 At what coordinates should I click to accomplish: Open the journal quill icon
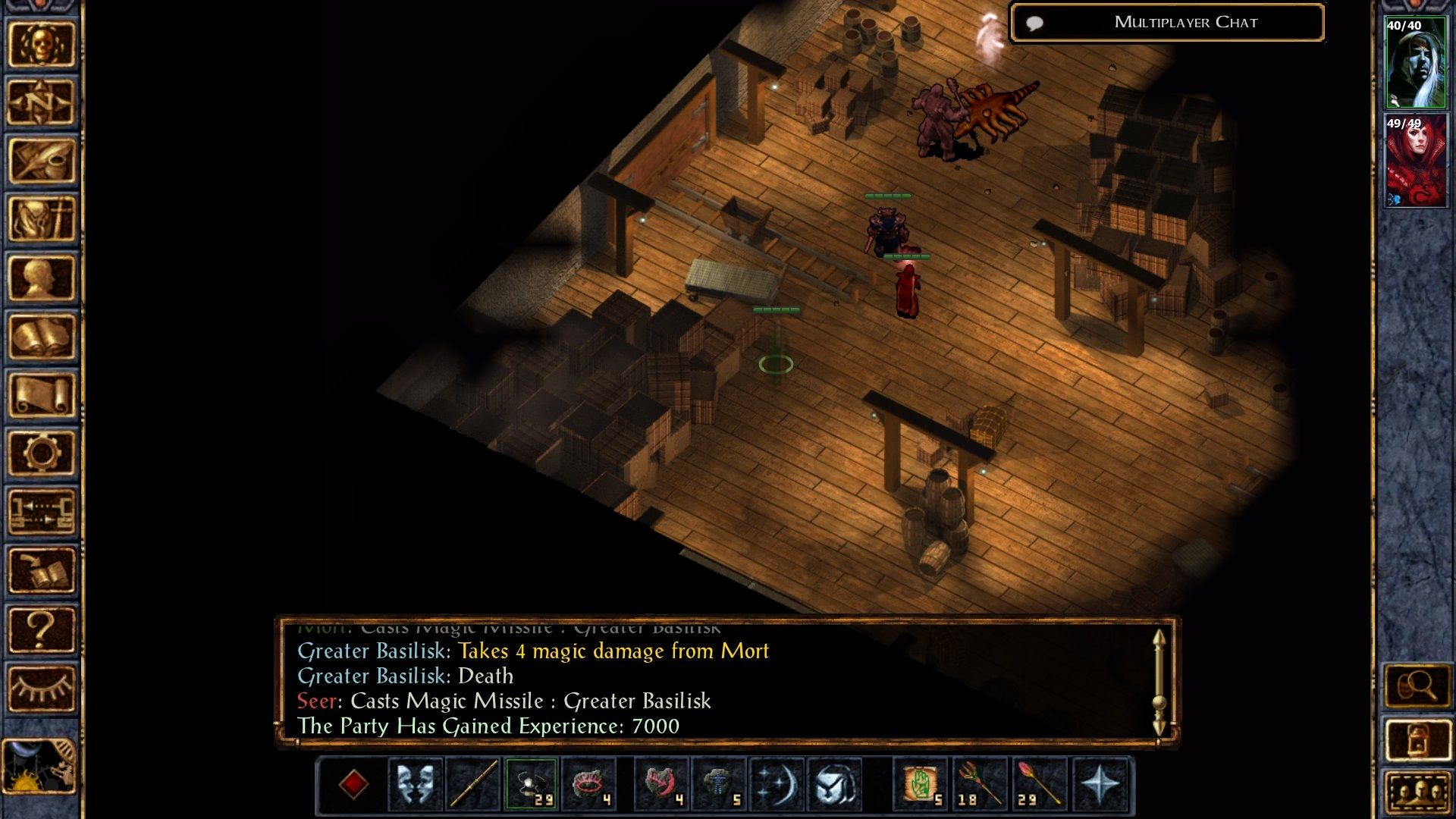[42, 161]
